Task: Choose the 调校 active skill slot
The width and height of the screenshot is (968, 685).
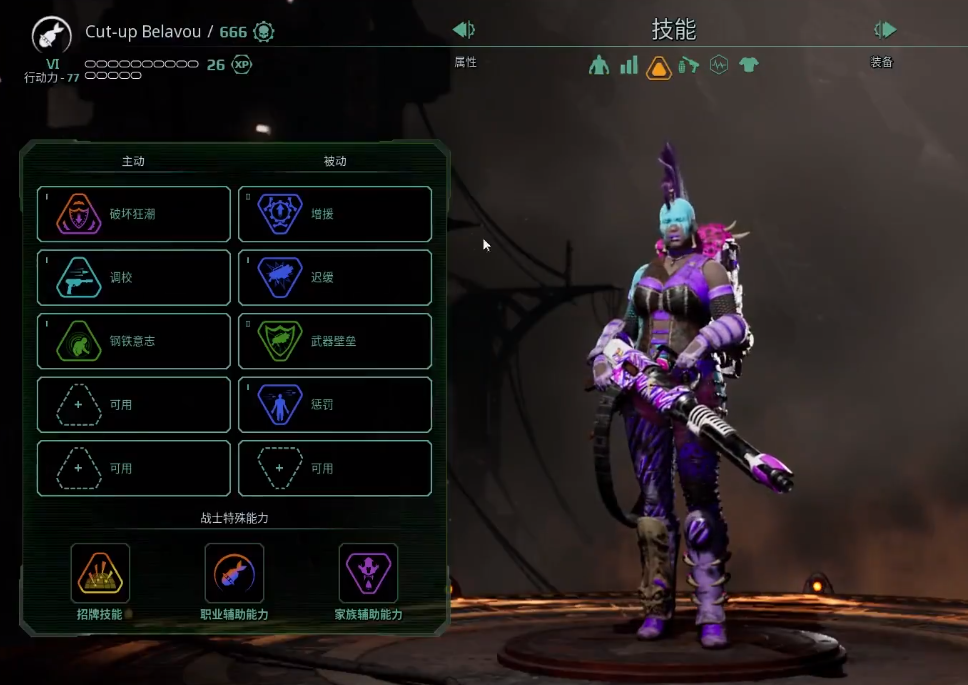Action: [134, 278]
